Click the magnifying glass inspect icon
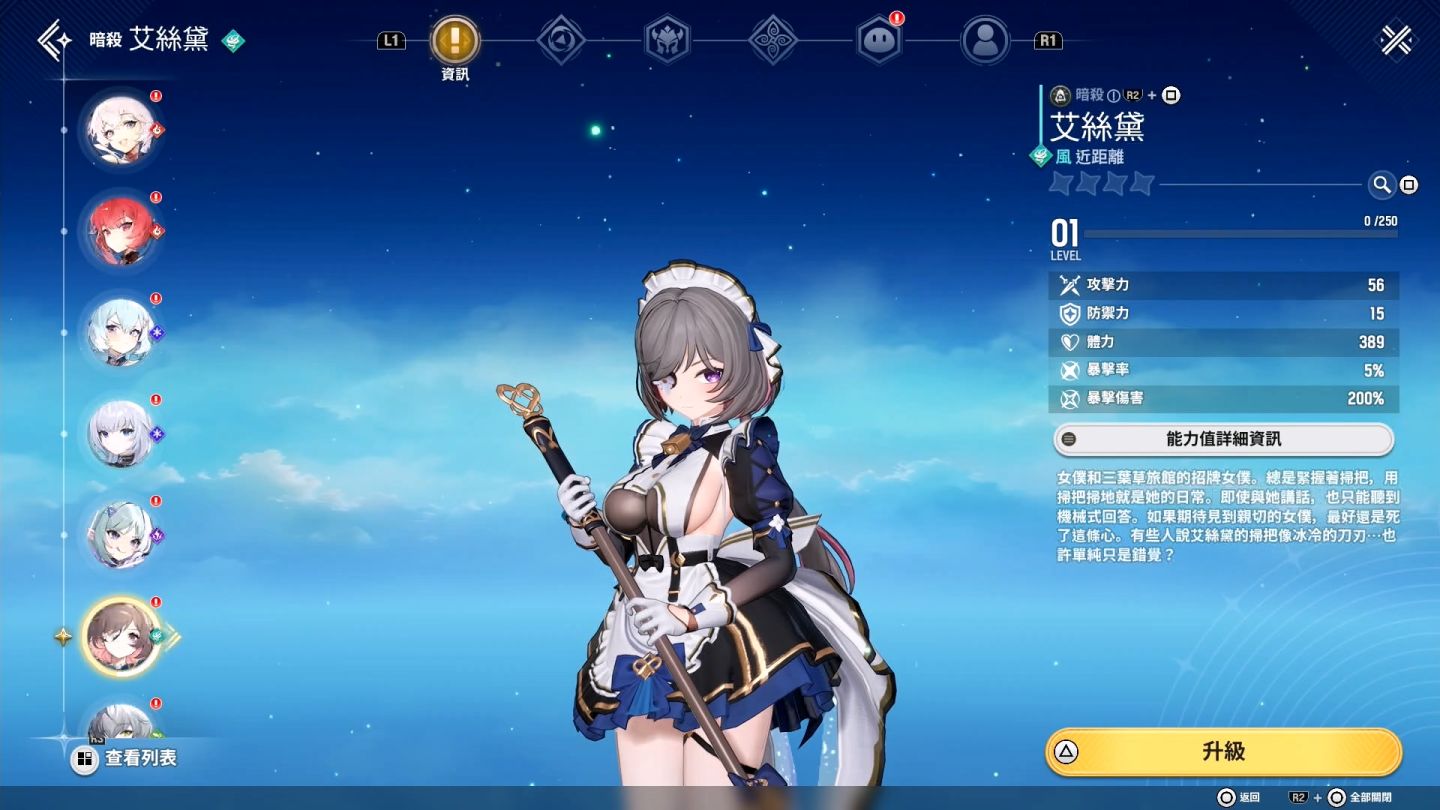This screenshot has height=810, width=1440. pos(1381,184)
